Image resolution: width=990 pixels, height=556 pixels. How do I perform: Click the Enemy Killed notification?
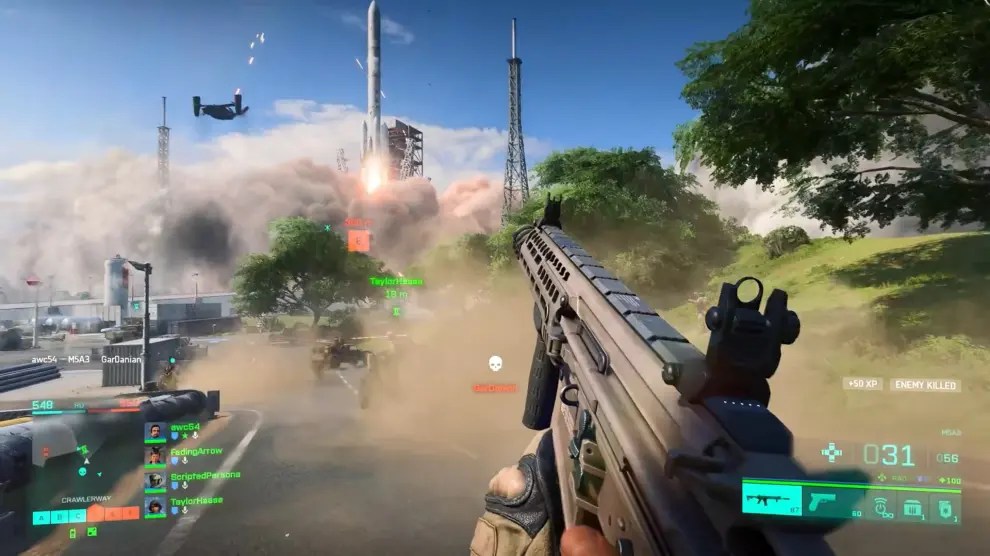925,385
